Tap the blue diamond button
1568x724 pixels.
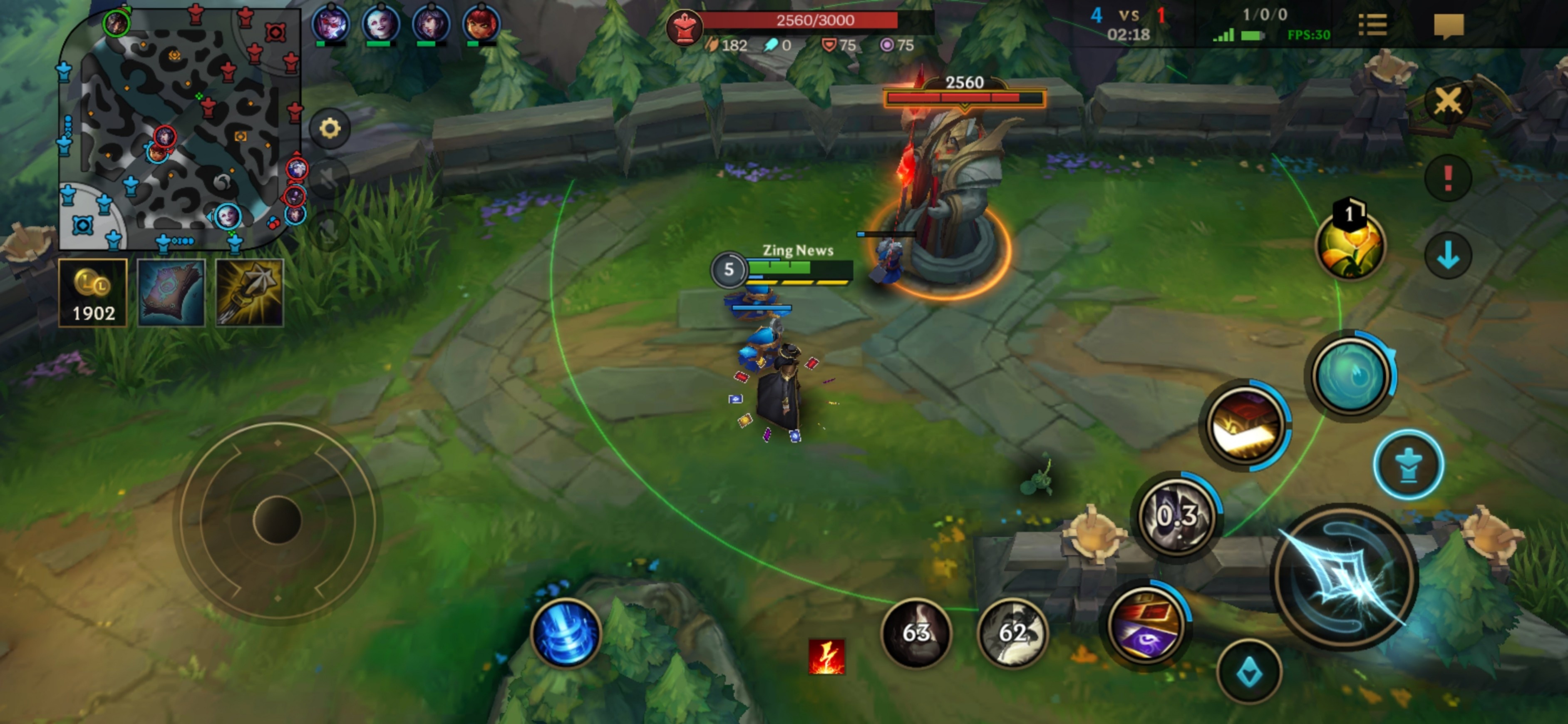point(1250,672)
